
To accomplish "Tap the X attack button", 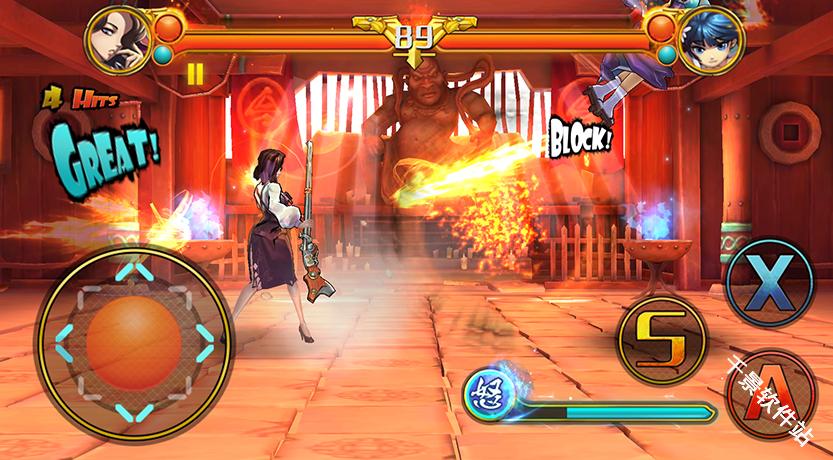I will pos(769,282).
